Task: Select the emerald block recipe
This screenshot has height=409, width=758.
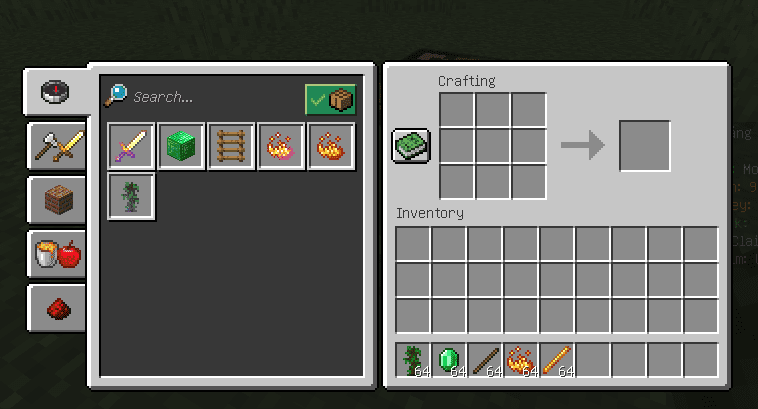Action: point(181,147)
